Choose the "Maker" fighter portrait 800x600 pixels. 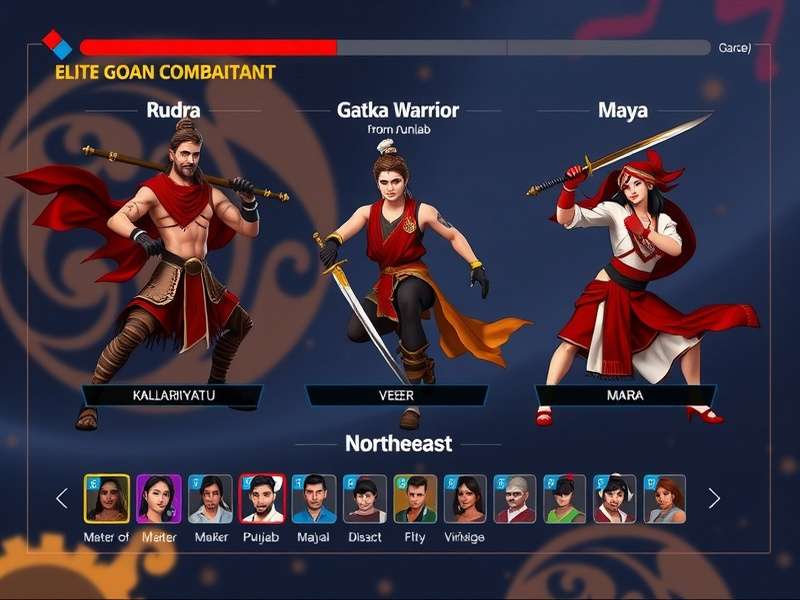point(210,498)
